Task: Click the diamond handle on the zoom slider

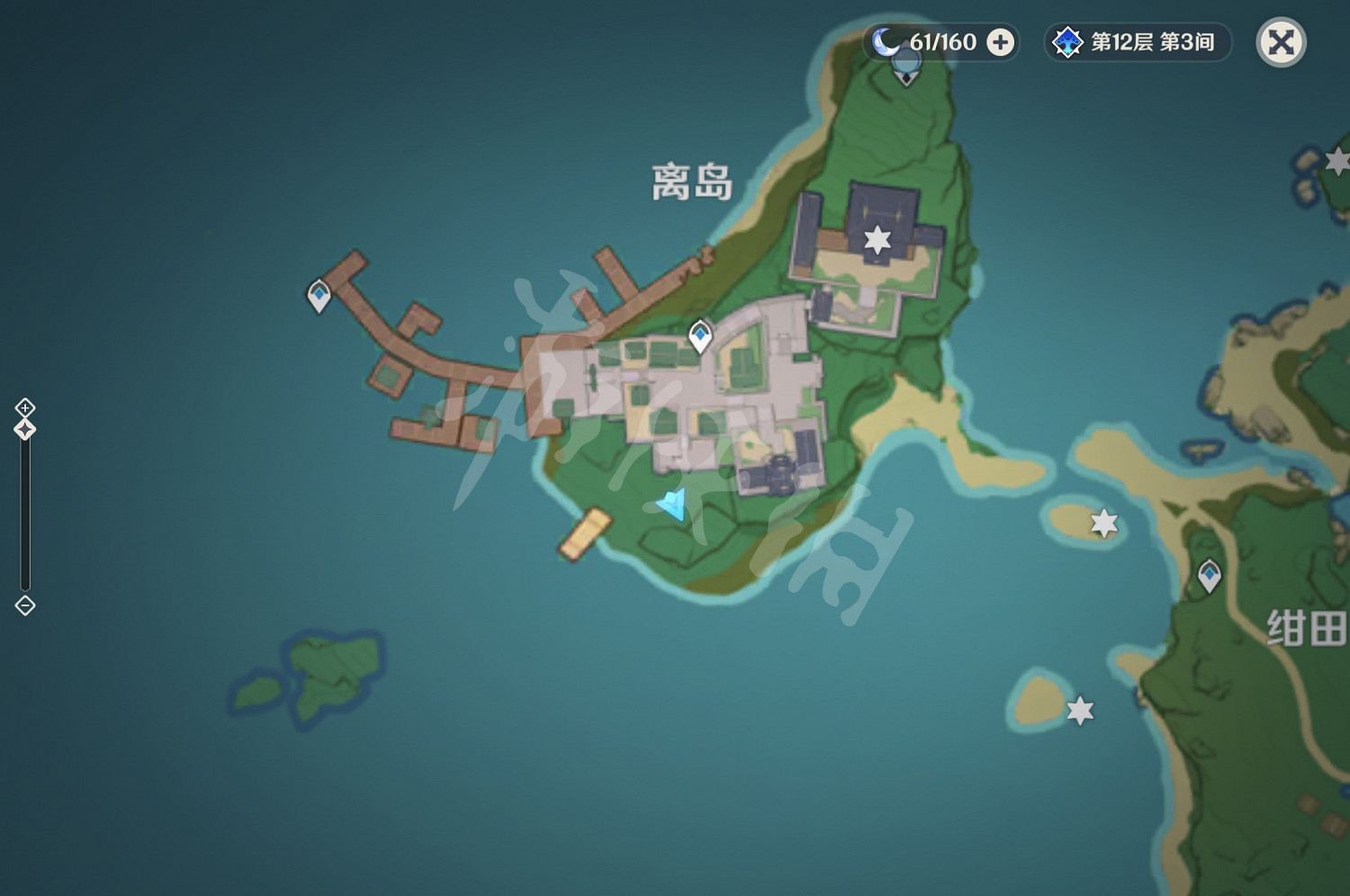Action: [24, 431]
